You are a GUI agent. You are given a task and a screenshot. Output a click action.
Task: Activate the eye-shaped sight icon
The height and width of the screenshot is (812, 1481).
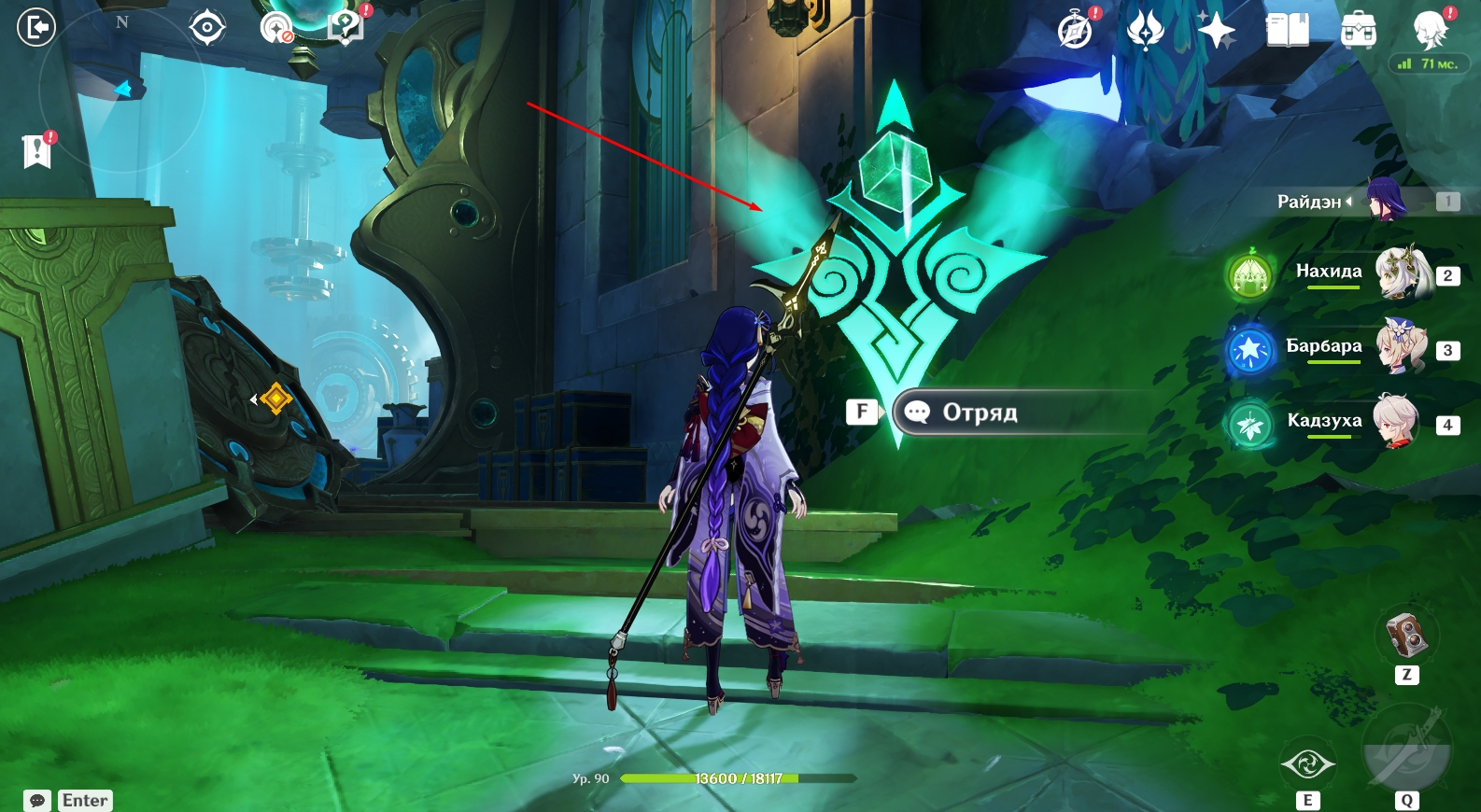pos(206,28)
